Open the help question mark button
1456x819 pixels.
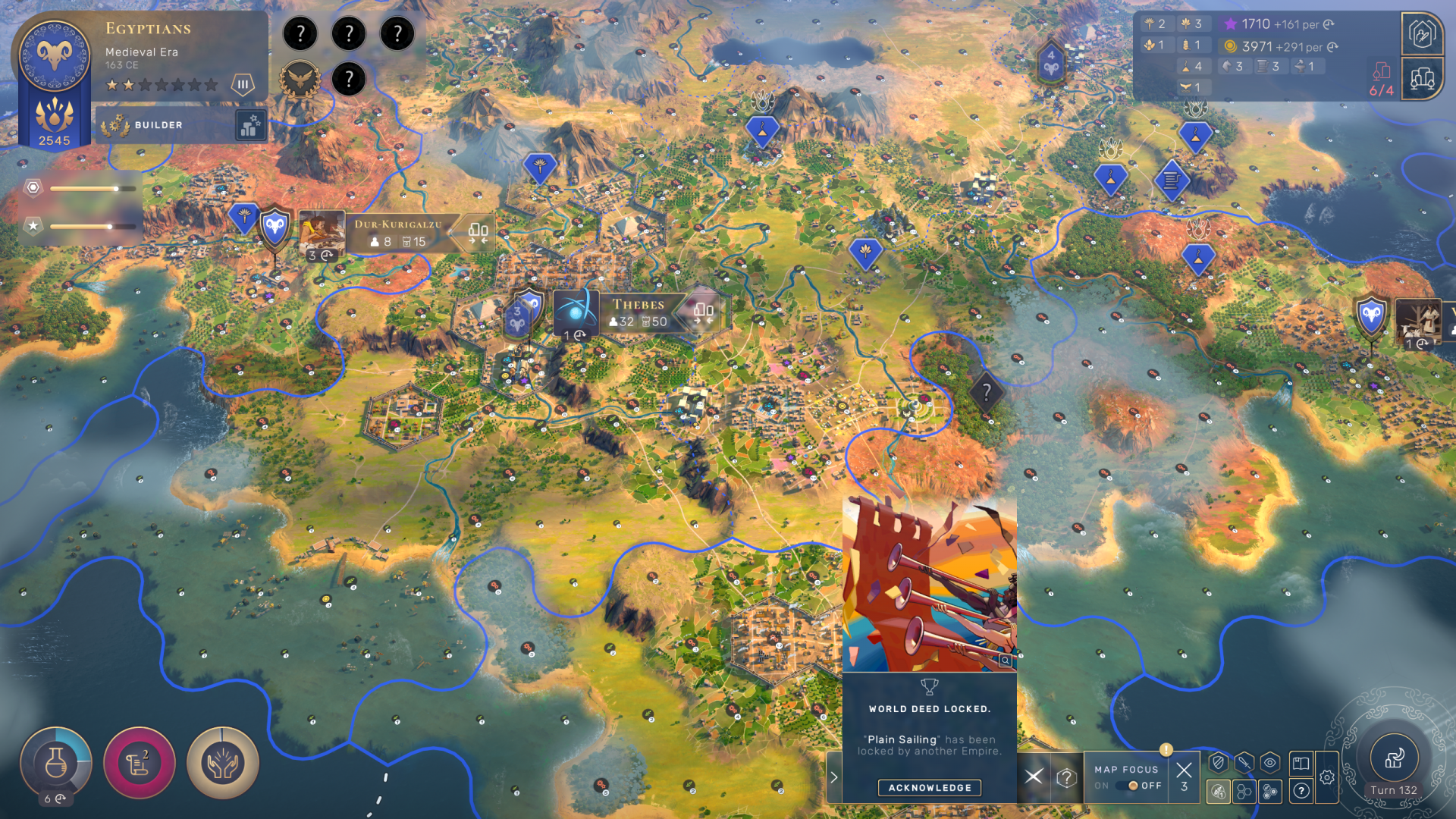(x=1301, y=791)
